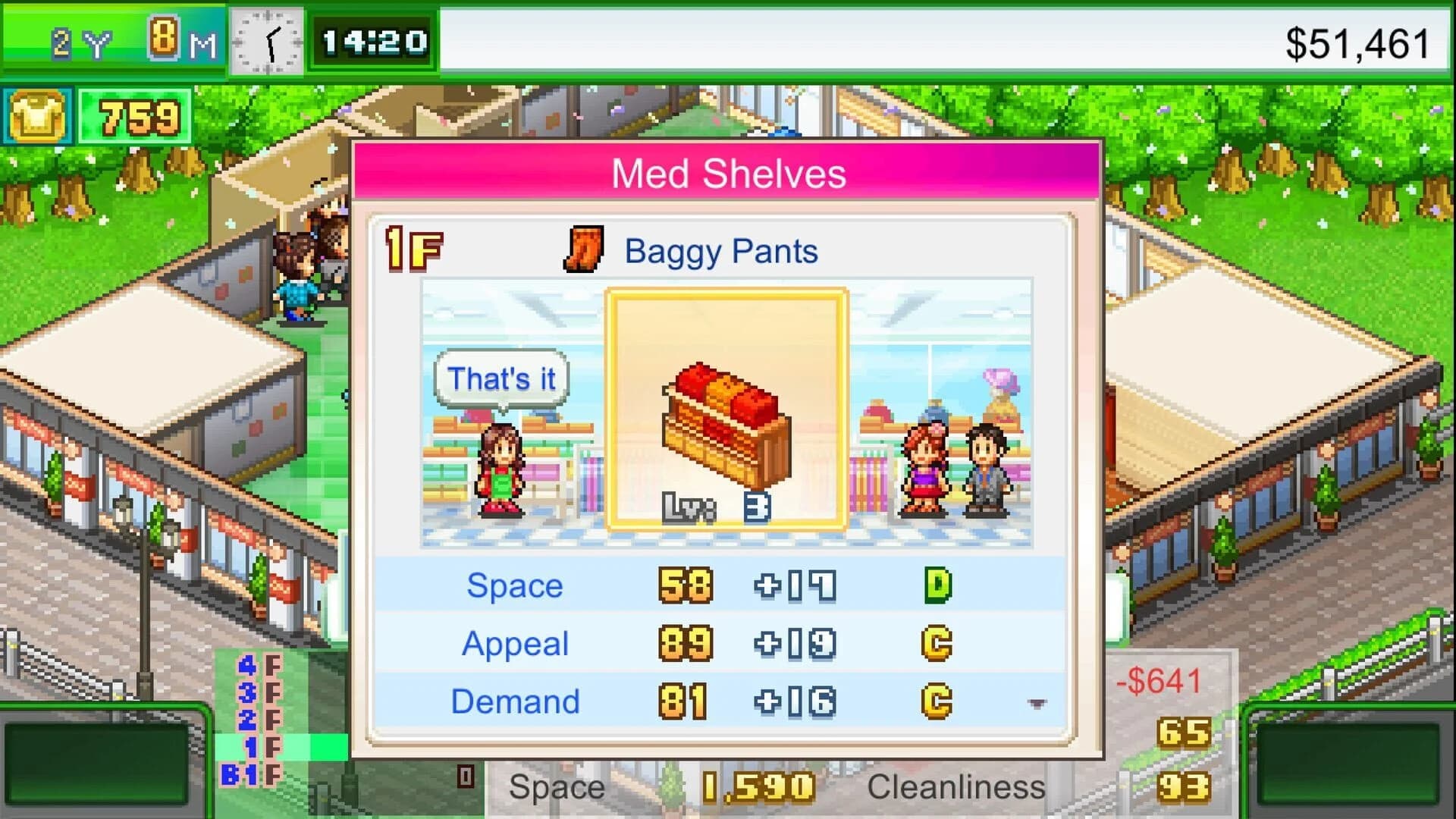Click the analog clock icon in top bar
This screenshot has height=819, width=1456.
pyautogui.click(x=267, y=42)
